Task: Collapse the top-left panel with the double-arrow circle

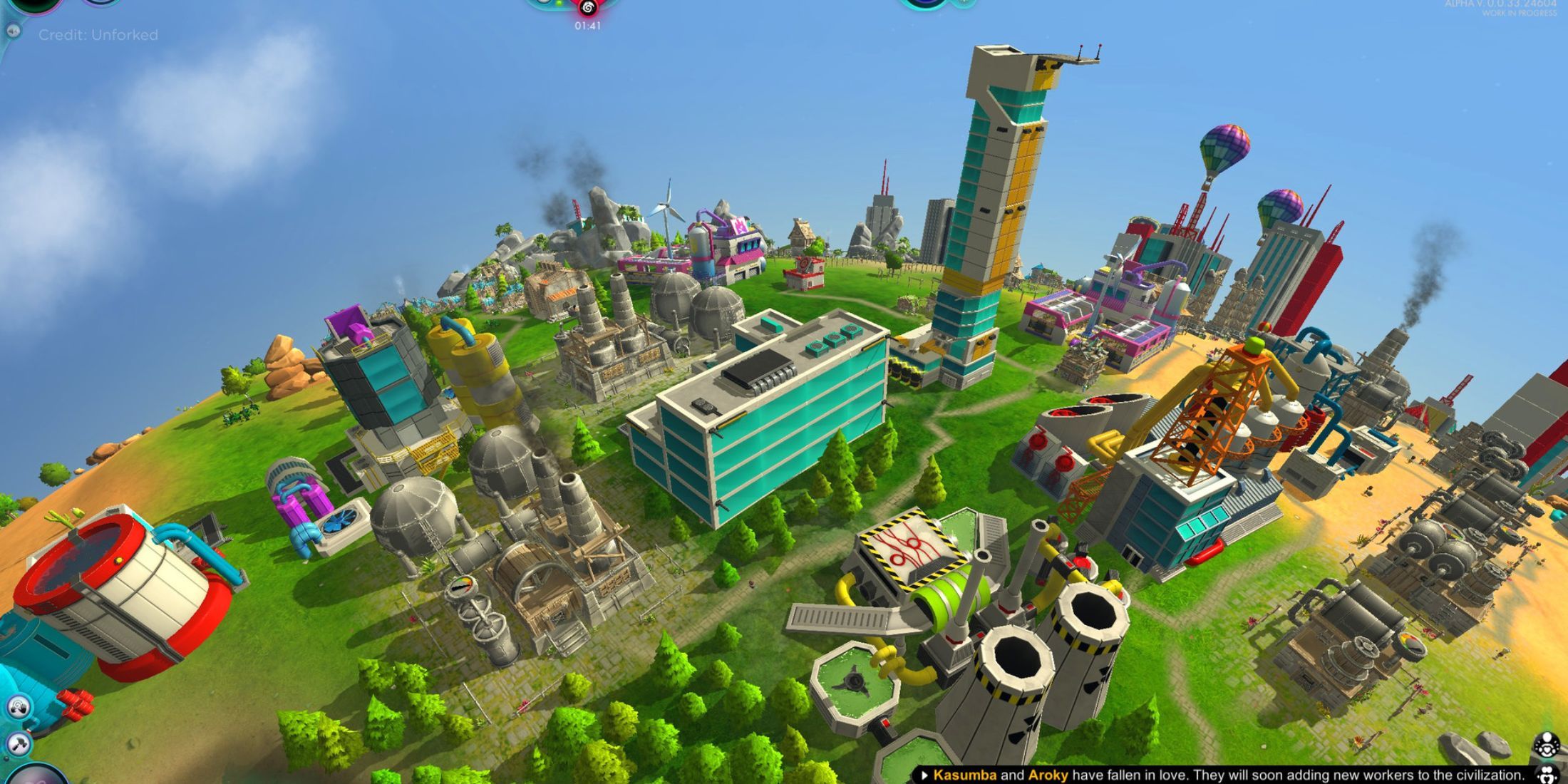Action: [x=14, y=31]
